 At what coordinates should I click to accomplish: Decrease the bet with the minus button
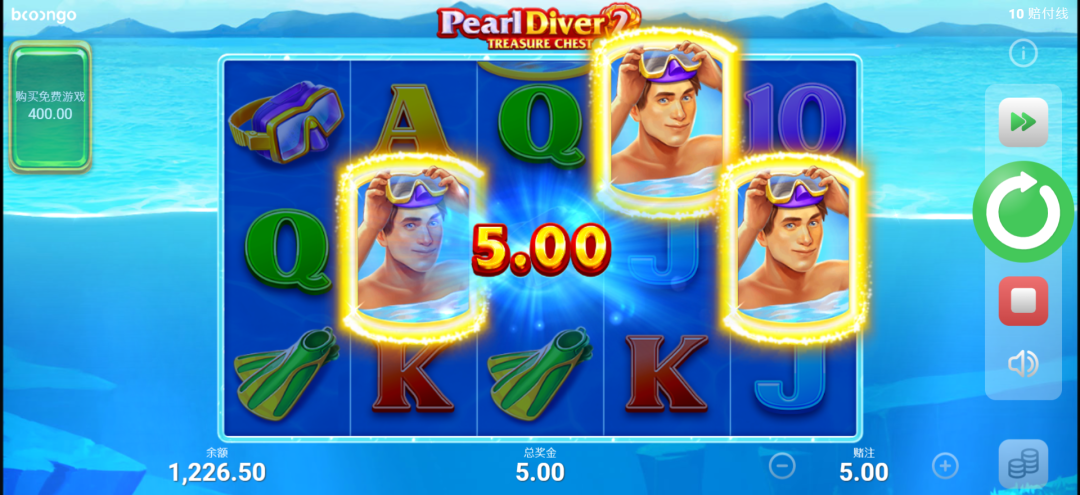tap(782, 465)
